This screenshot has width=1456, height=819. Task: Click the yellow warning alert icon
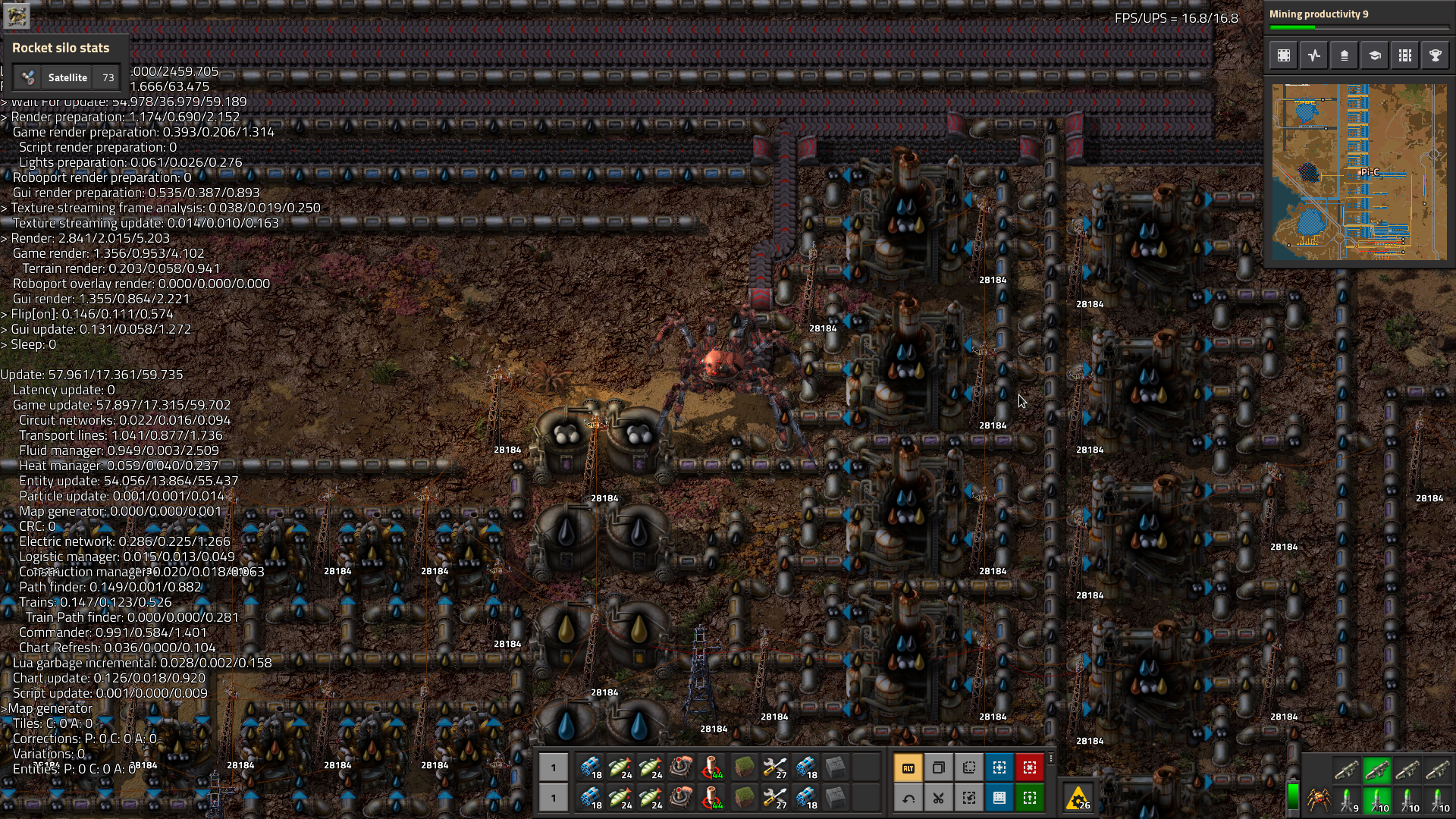coord(1078,799)
